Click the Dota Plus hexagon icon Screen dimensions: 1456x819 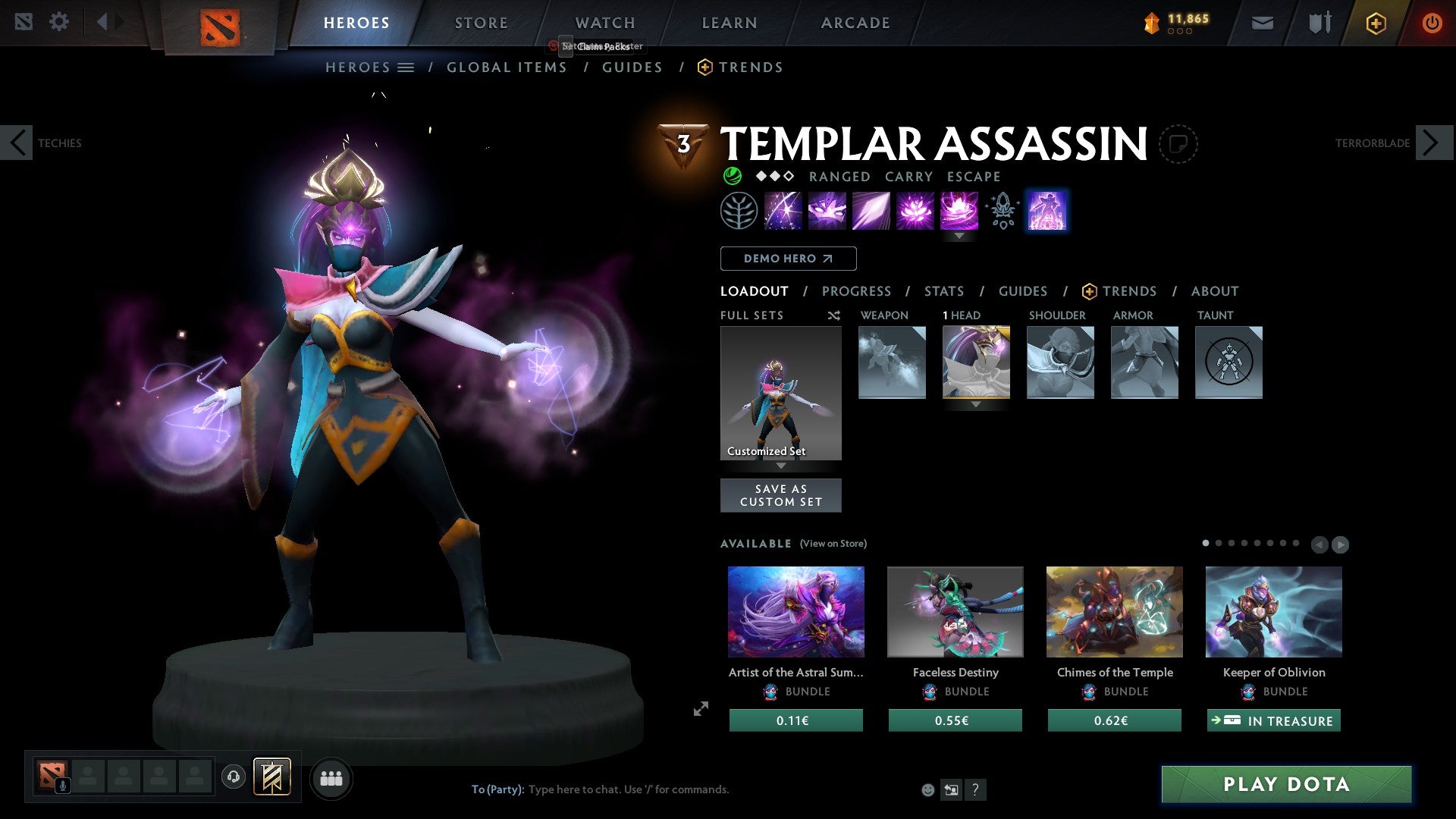pos(1375,22)
